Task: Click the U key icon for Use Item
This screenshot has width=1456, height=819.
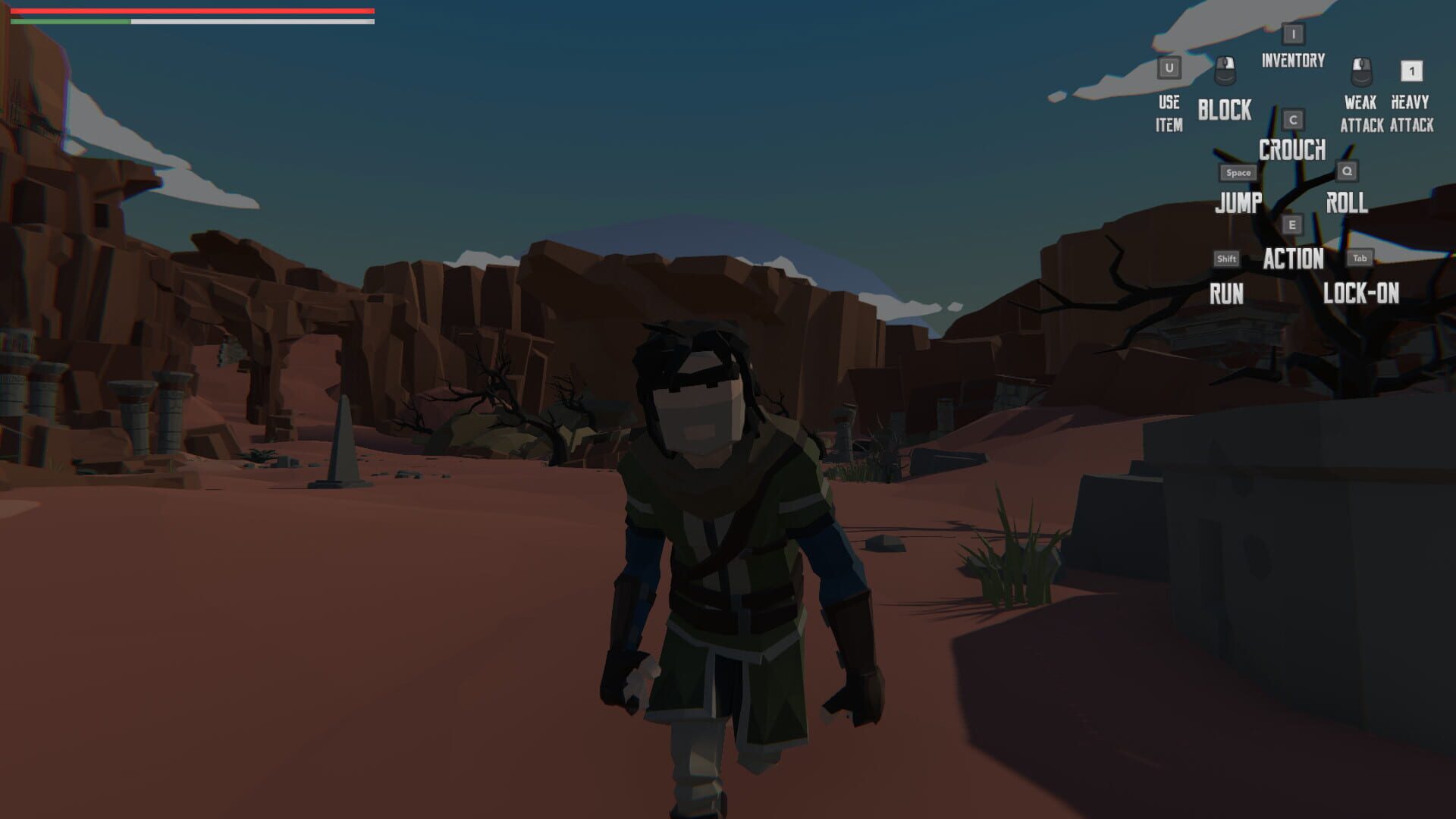Action: tap(1169, 68)
